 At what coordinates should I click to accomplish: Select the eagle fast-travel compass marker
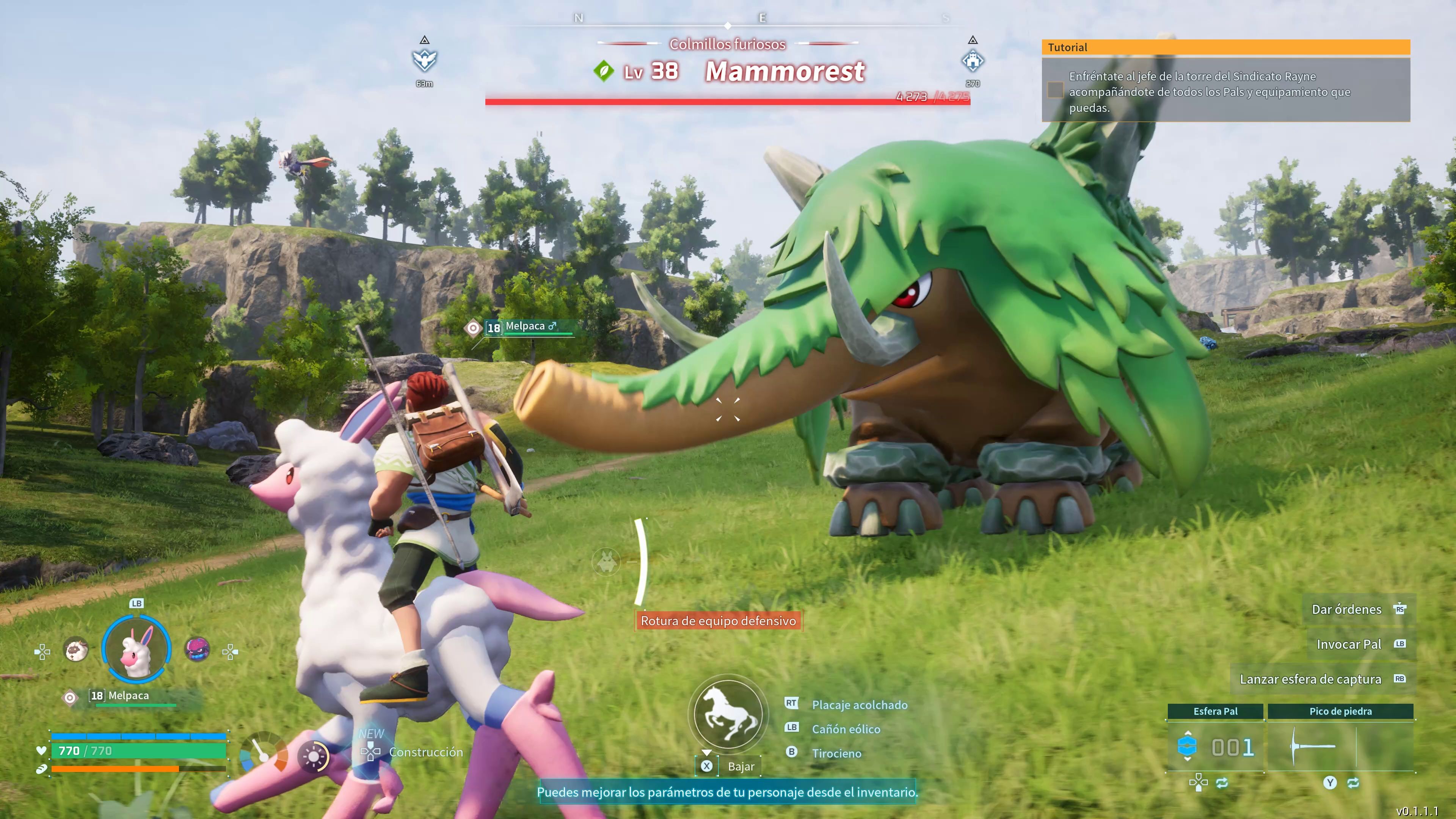tap(425, 60)
